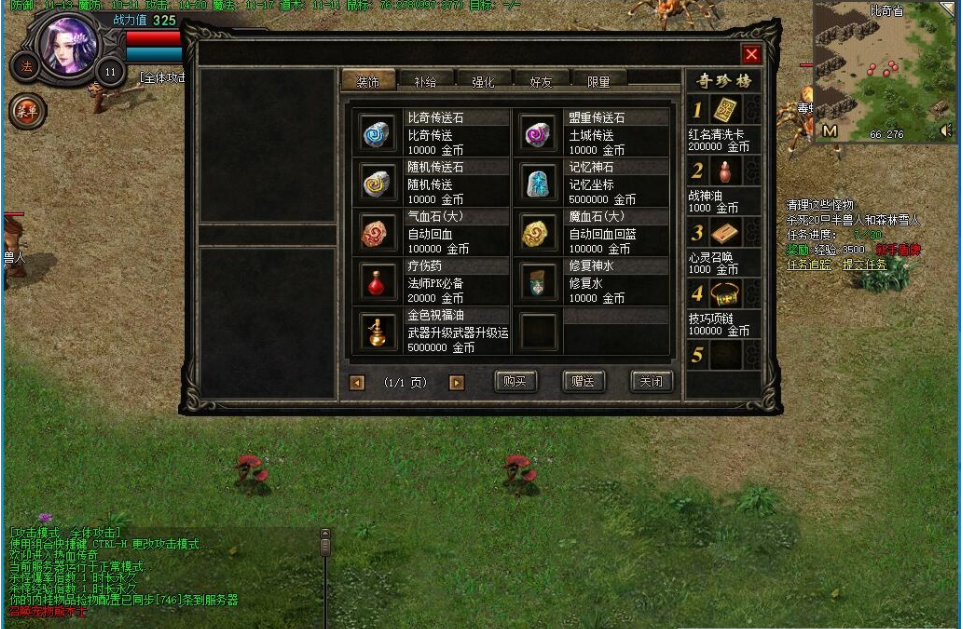The width and height of the screenshot is (963, 629).
Task: Open the map with the M button
Action: coord(830,131)
